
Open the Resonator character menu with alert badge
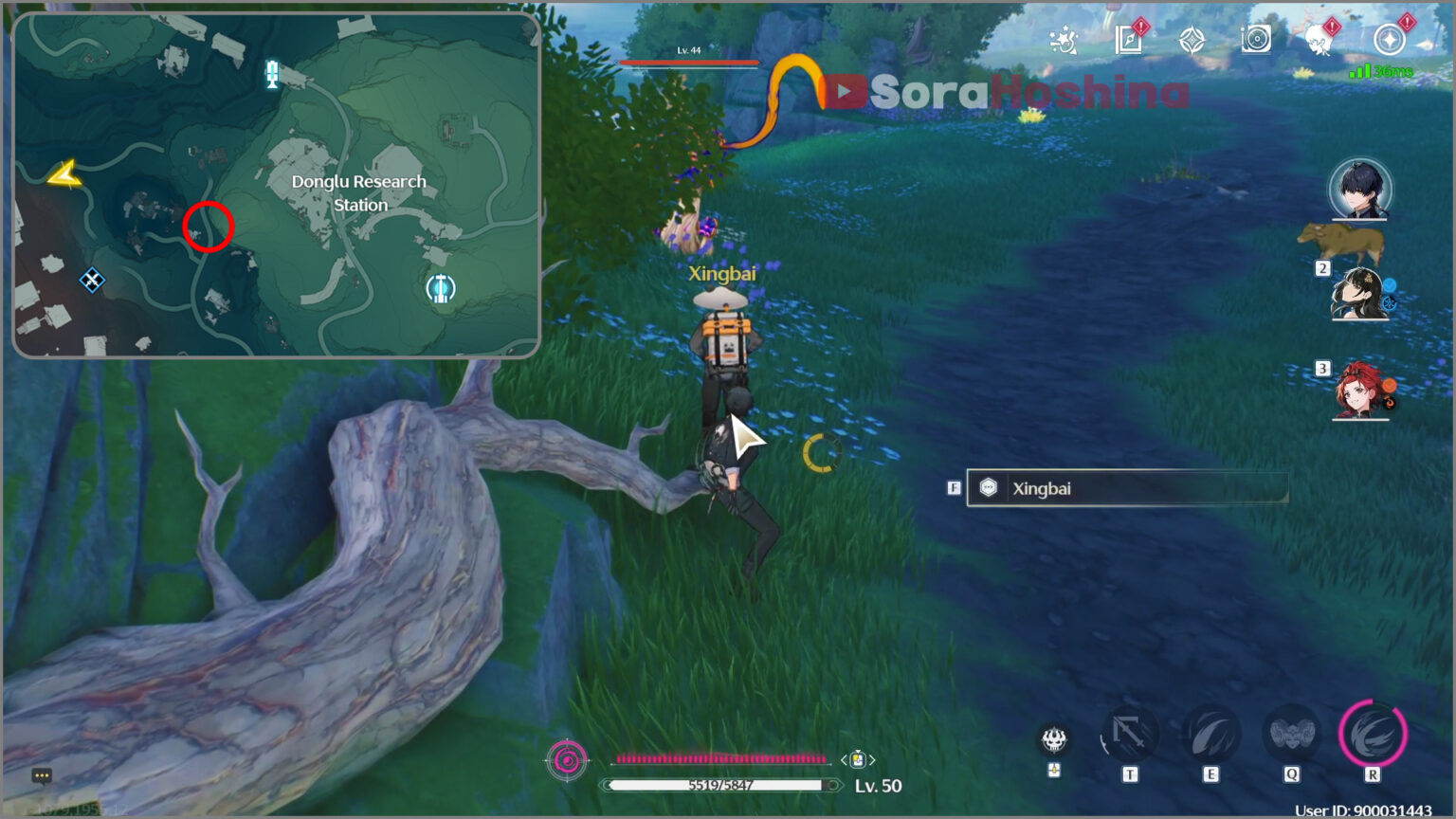click(1318, 39)
